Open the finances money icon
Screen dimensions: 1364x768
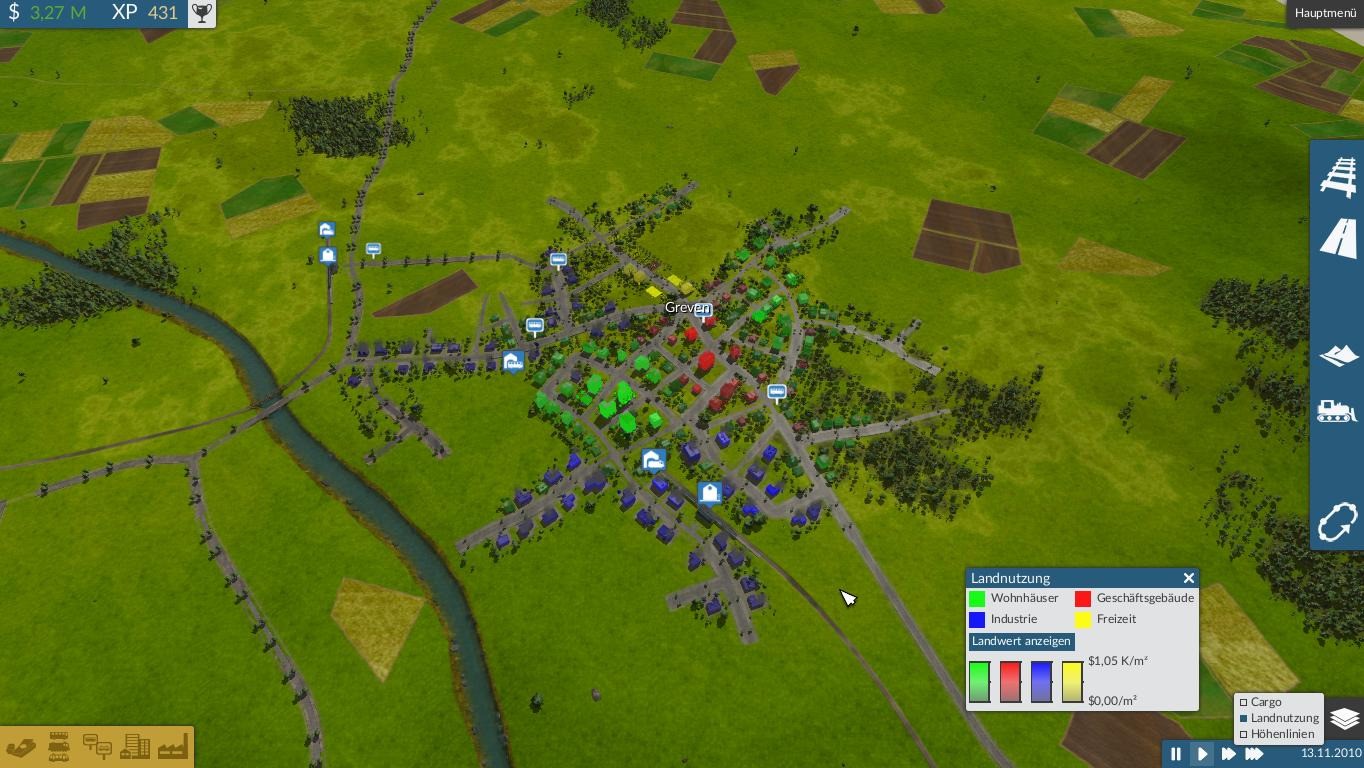tap(21, 747)
